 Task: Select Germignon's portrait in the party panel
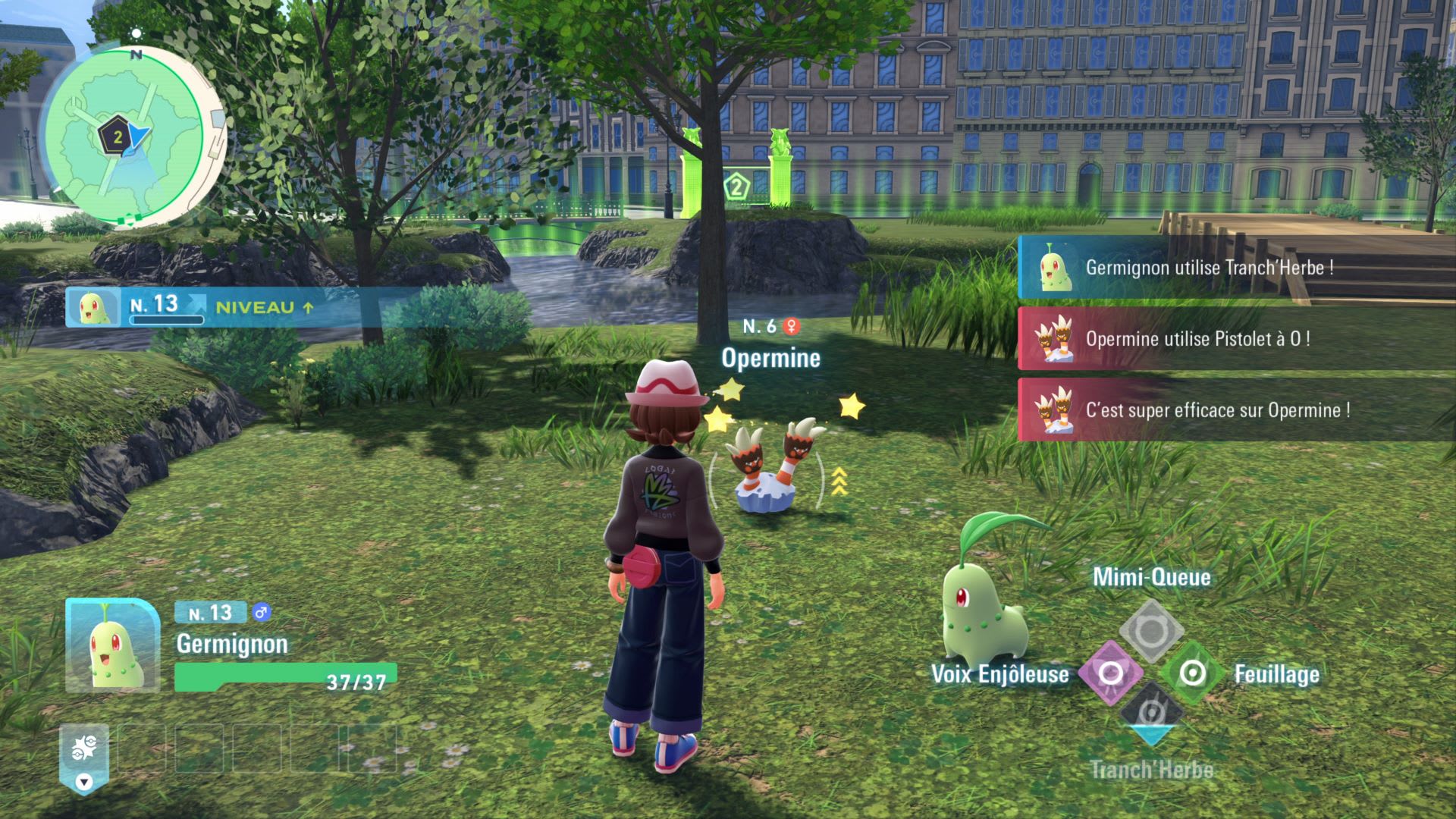pos(112,645)
